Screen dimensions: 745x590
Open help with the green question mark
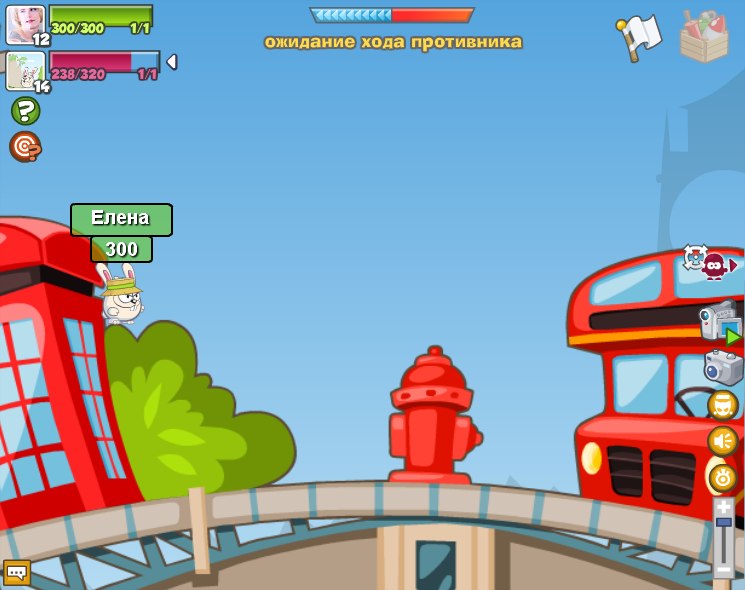[x=25, y=111]
